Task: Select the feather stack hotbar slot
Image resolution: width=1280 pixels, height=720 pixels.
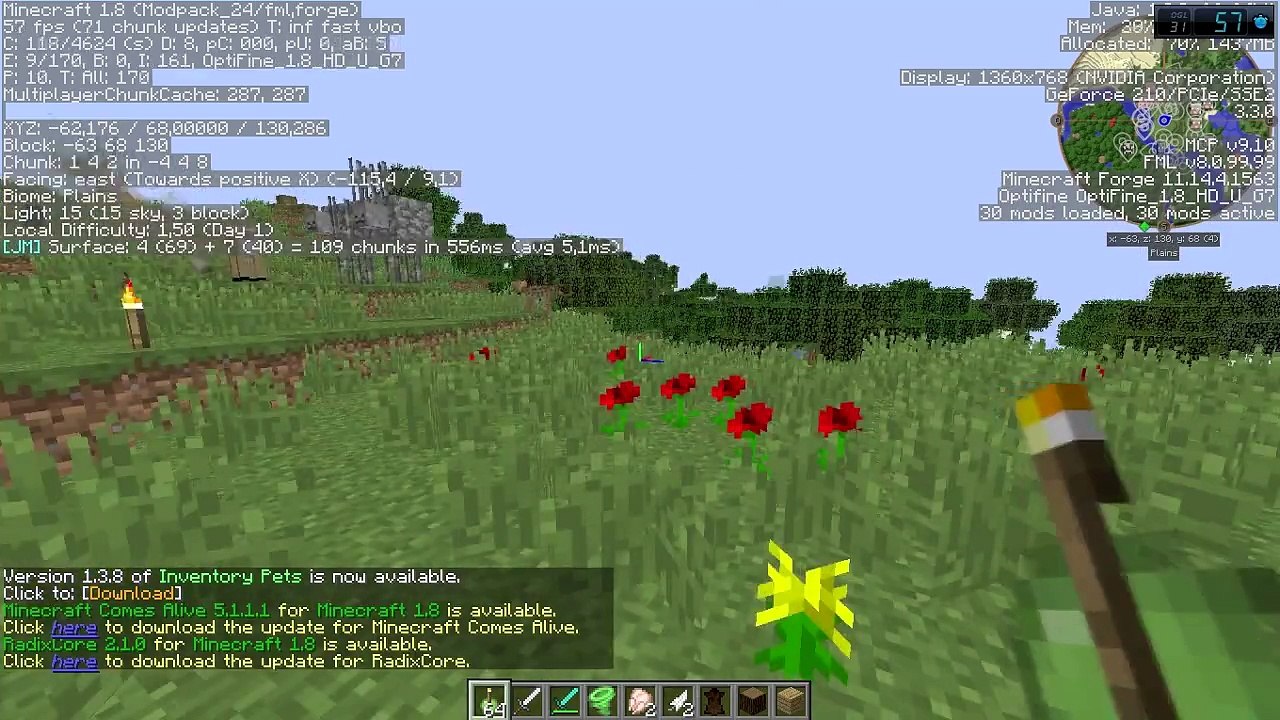Action: (x=678, y=701)
